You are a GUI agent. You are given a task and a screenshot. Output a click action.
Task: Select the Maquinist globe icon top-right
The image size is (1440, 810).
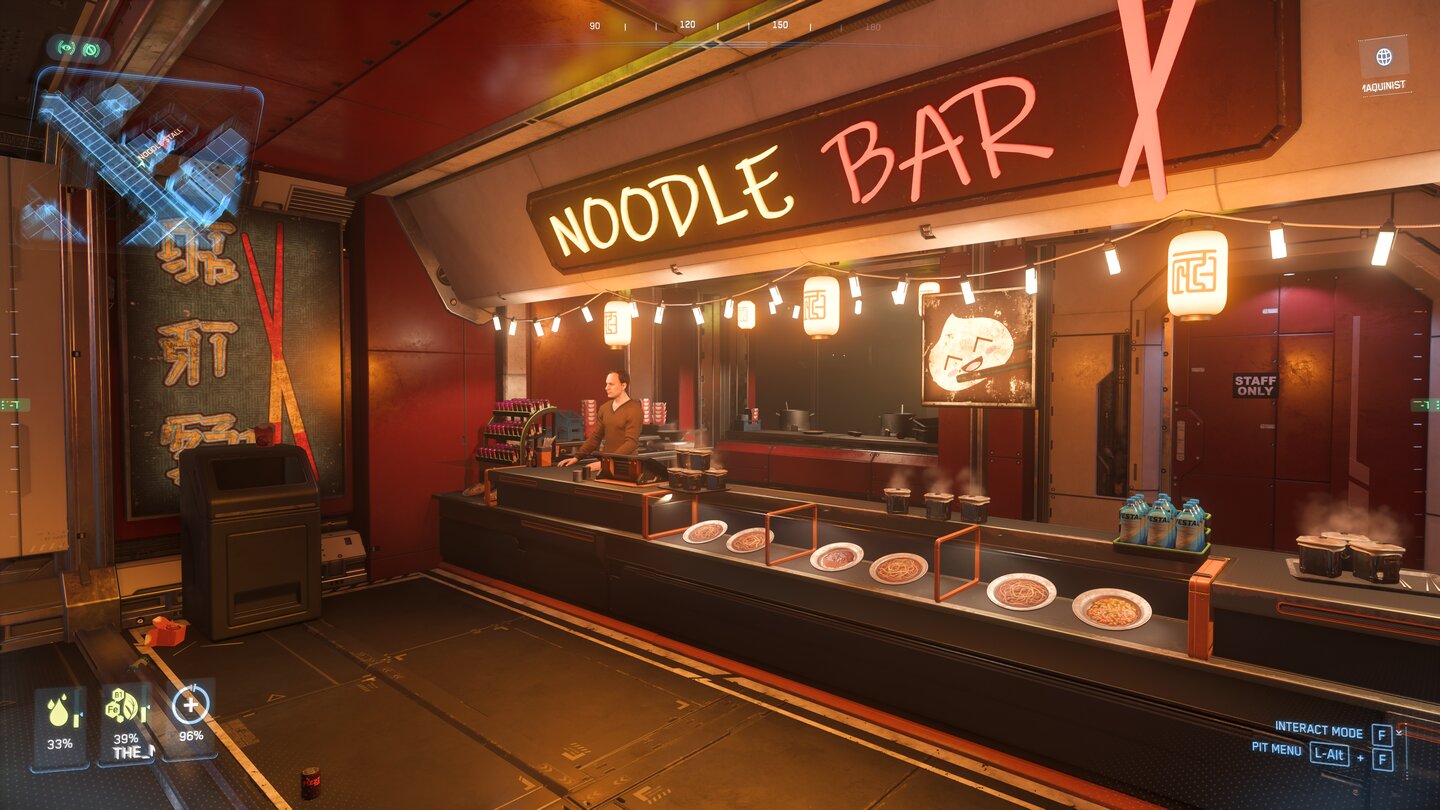pos(1385,57)
